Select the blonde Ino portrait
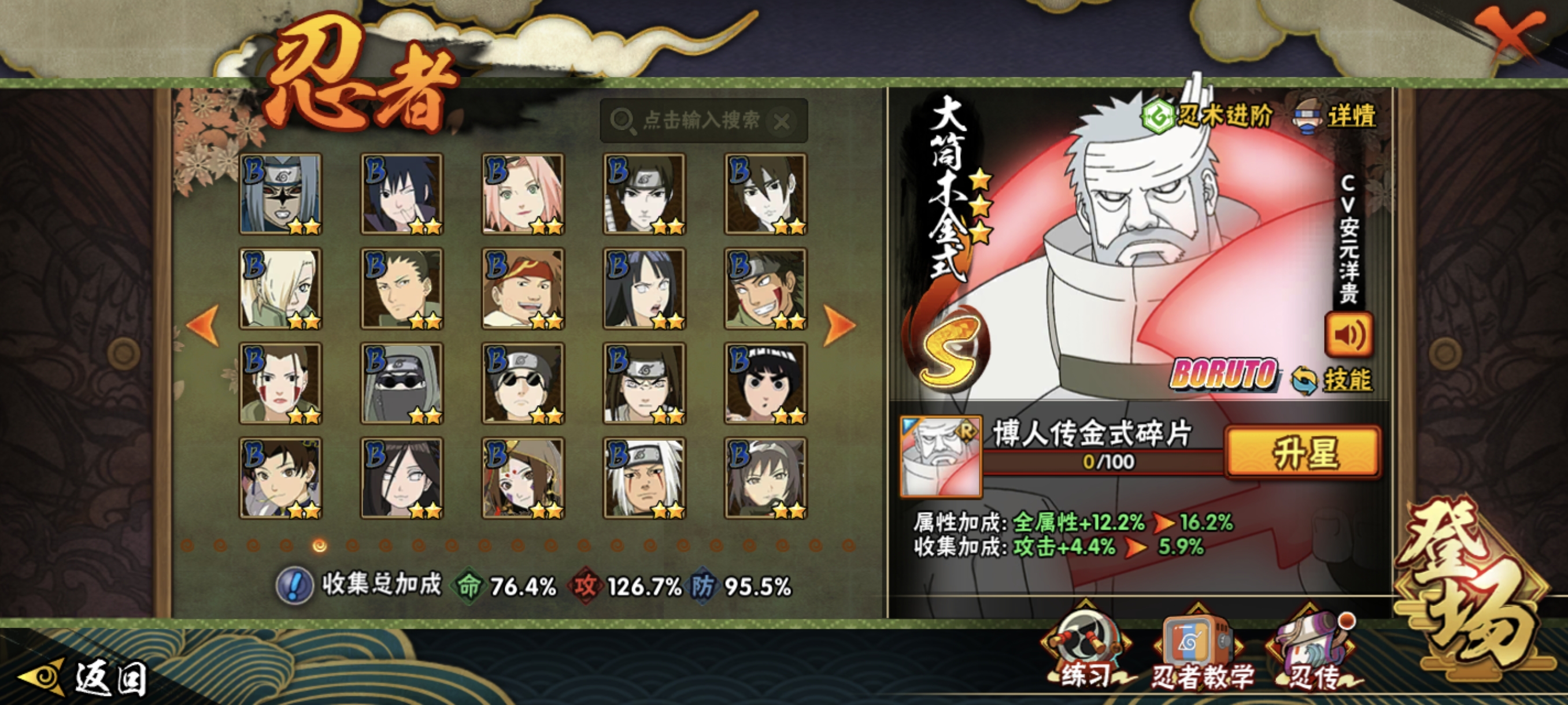Image resolution: width=1568 pixels, height=705 pixels. point(280,288)
